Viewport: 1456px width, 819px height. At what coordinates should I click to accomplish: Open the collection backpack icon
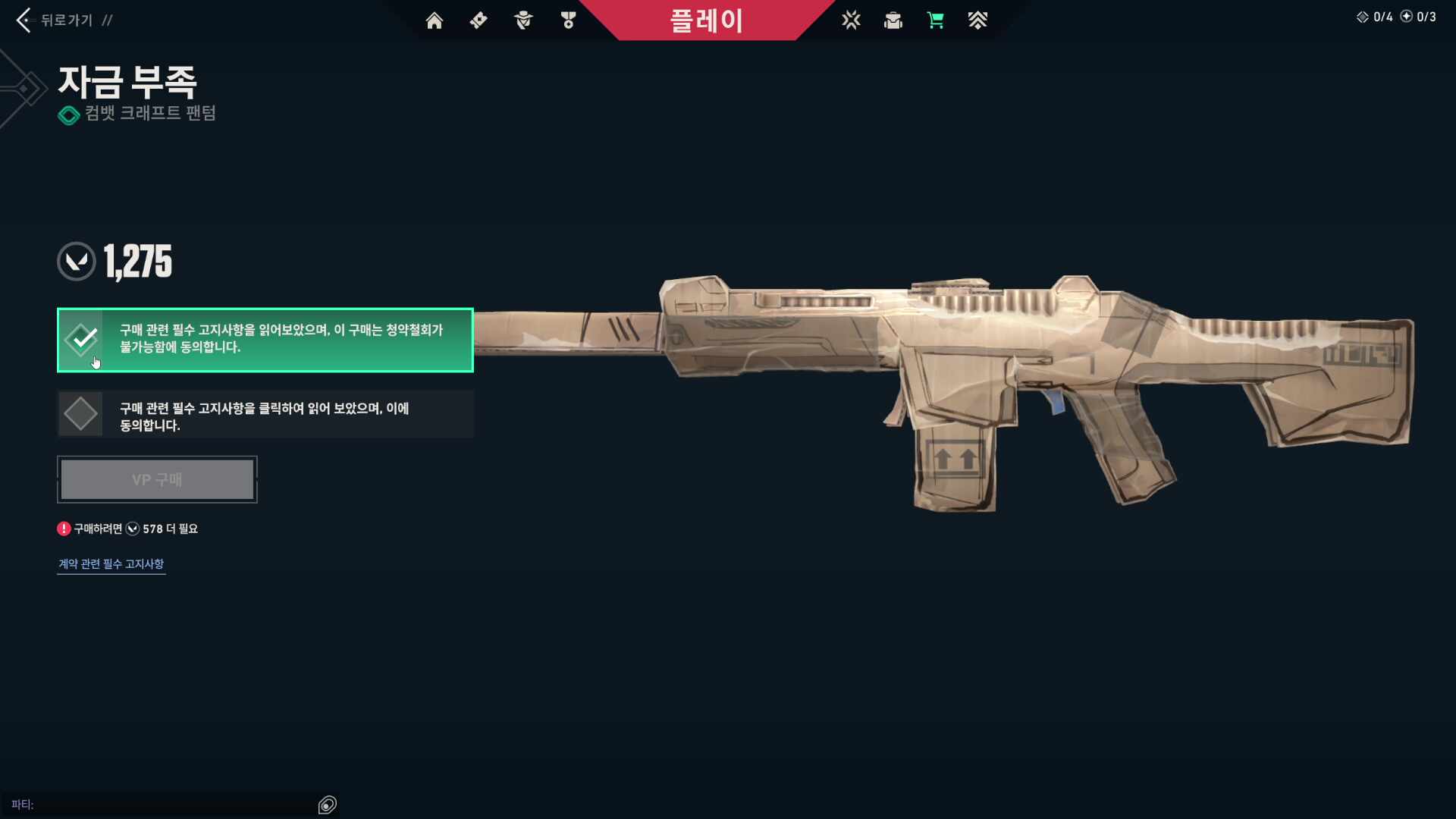893,20
